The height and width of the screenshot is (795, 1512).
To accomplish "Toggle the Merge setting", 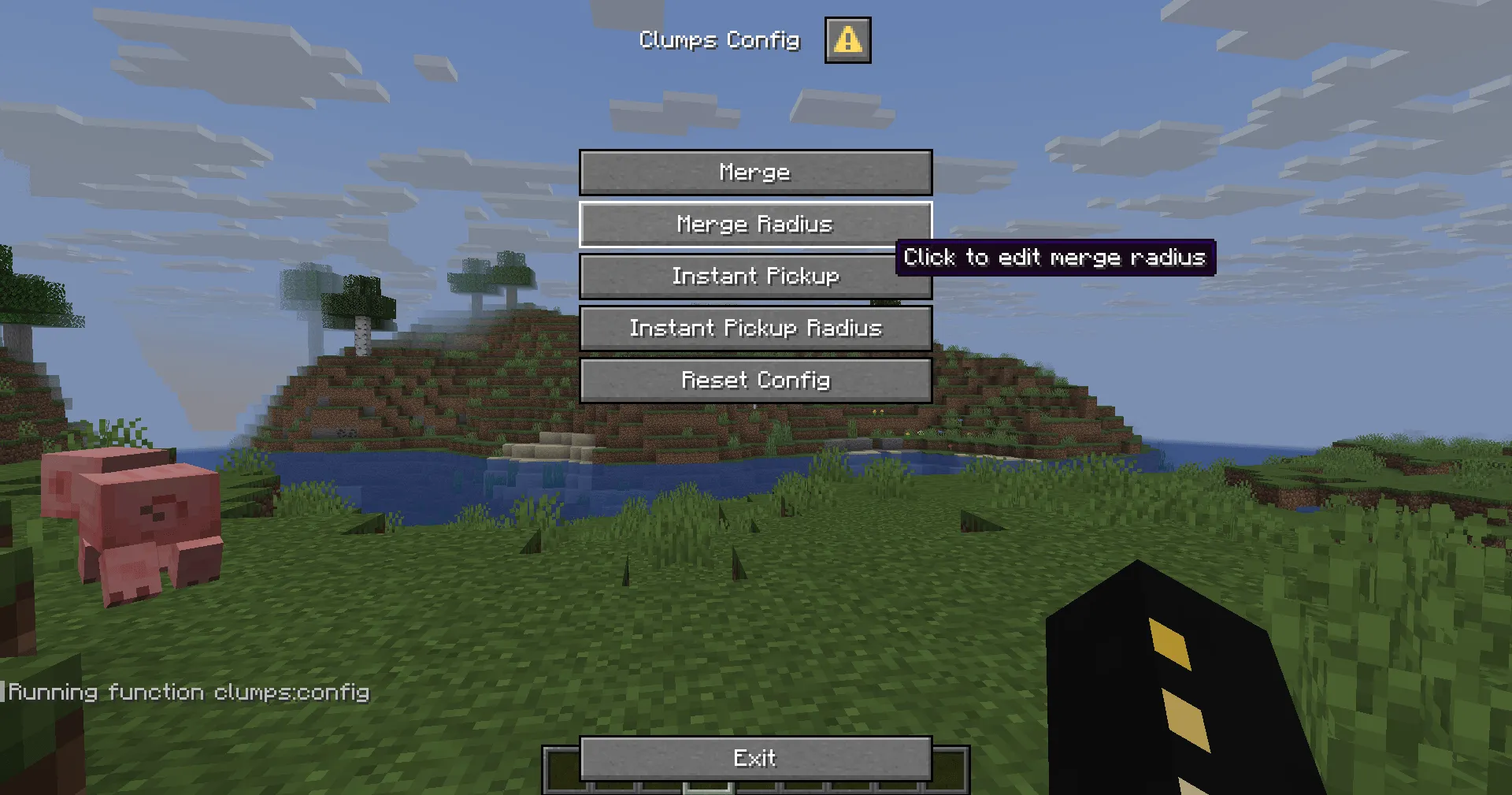I will (x=755, y=172).
